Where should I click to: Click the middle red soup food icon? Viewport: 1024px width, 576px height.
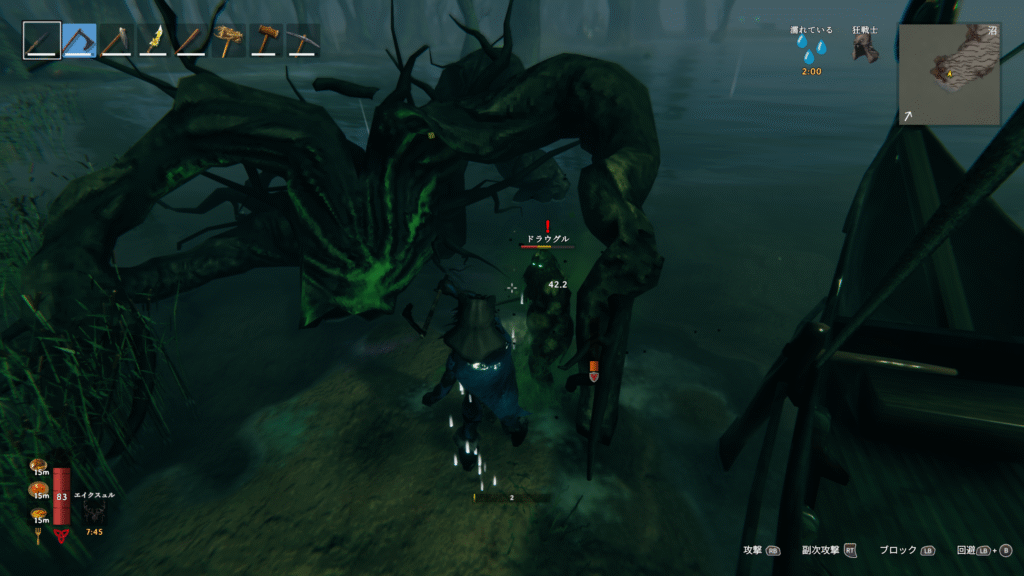[x=39, y=491]
